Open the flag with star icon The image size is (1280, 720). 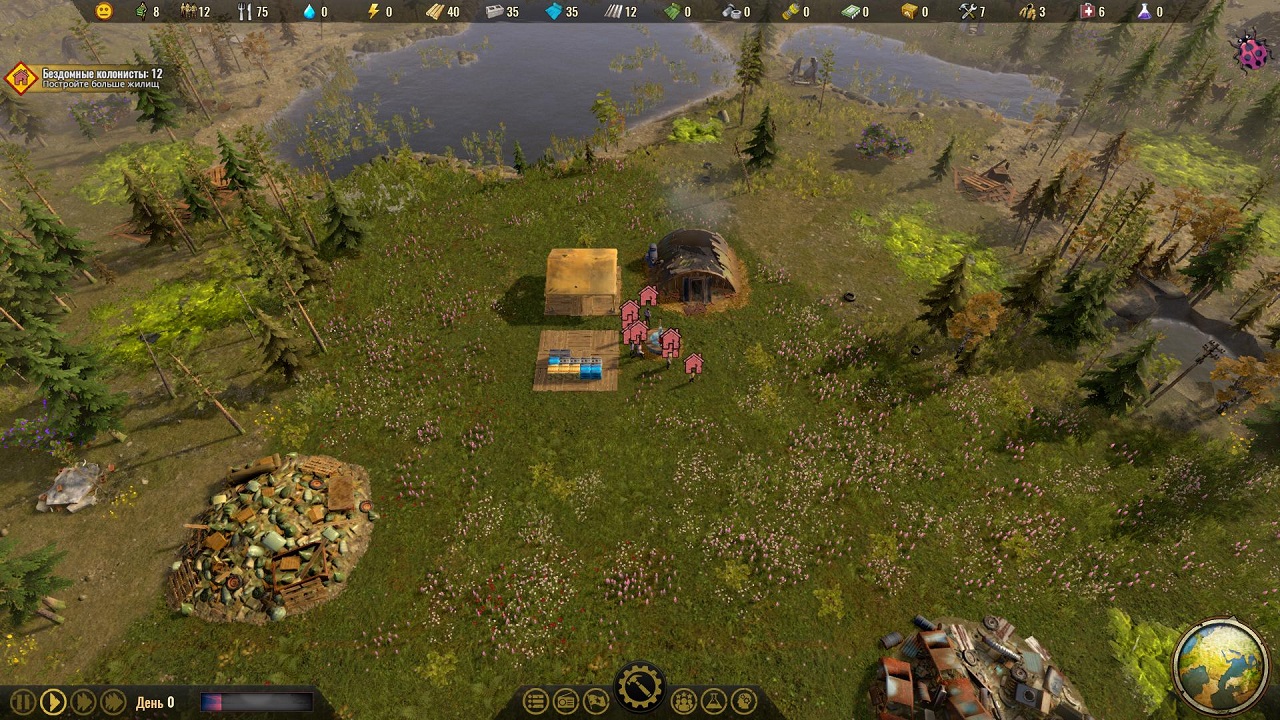596,702
